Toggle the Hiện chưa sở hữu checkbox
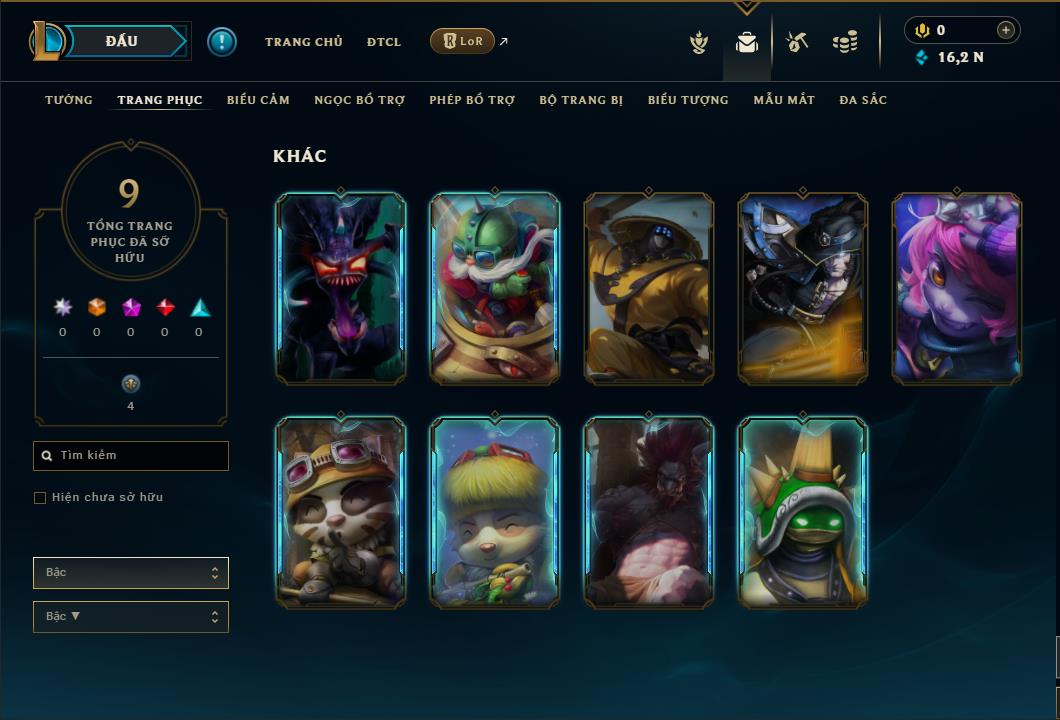Screen dimensions: 1060x720 [x=40, y=498]
